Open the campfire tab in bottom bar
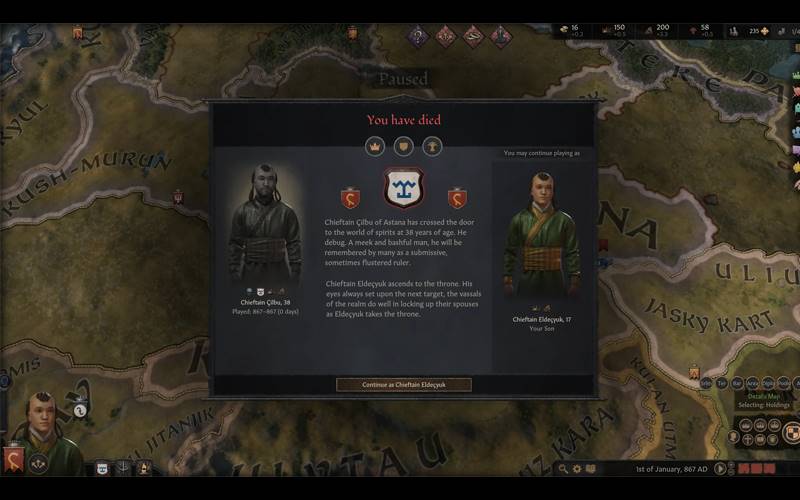 (x=144, y=467)
